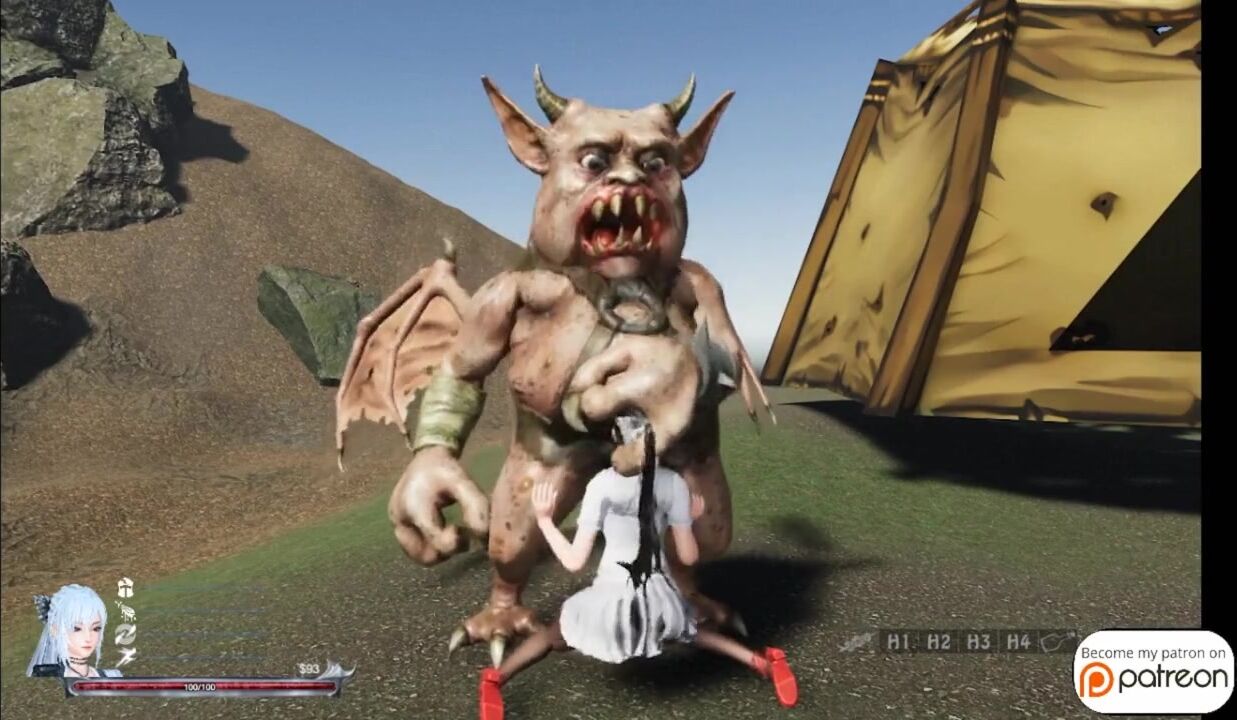The width and height of the screenshot is (1237, 720).
Task: Open the white-haired character portrait
Action: pyautogui.click(x=70, y=630)
